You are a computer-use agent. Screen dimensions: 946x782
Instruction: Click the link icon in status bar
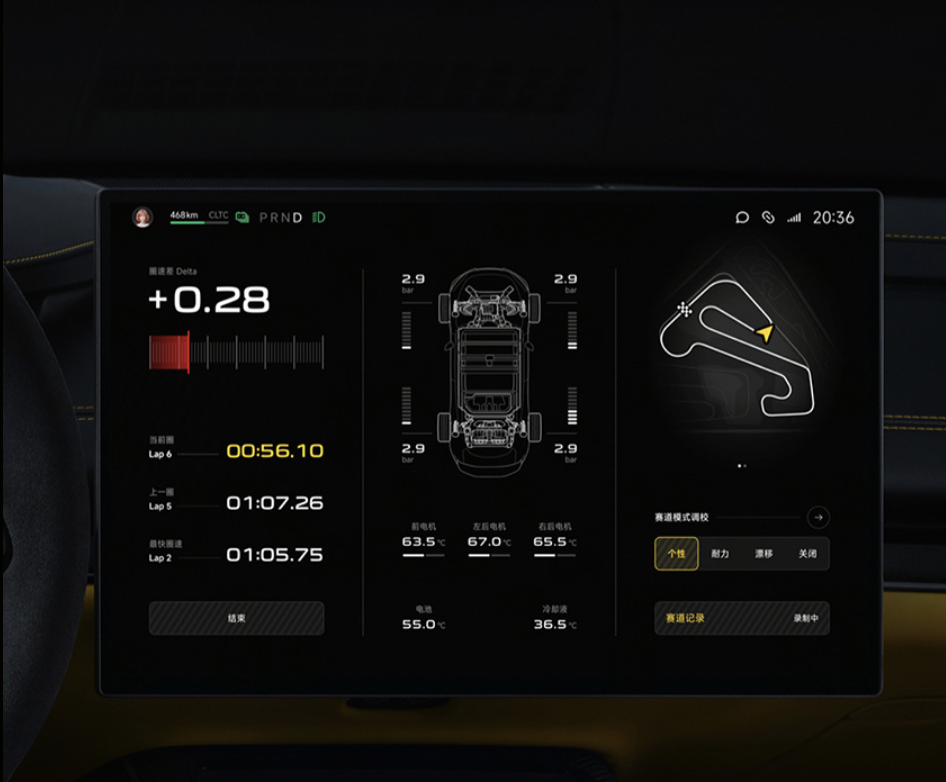[768, 217]
